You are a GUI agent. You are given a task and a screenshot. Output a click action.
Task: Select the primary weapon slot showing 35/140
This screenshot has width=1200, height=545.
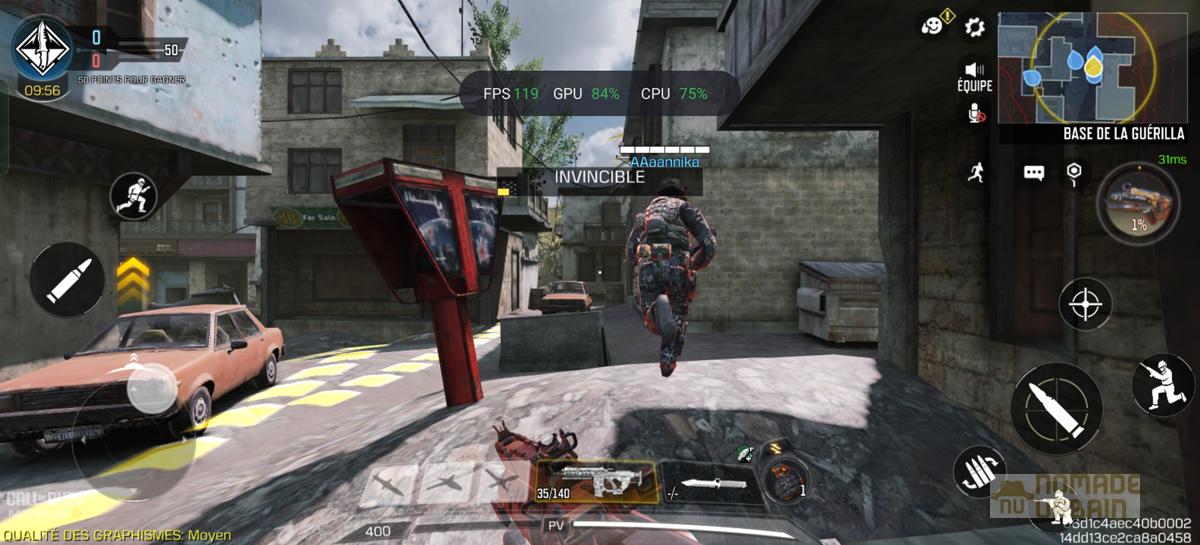[597, 482]
